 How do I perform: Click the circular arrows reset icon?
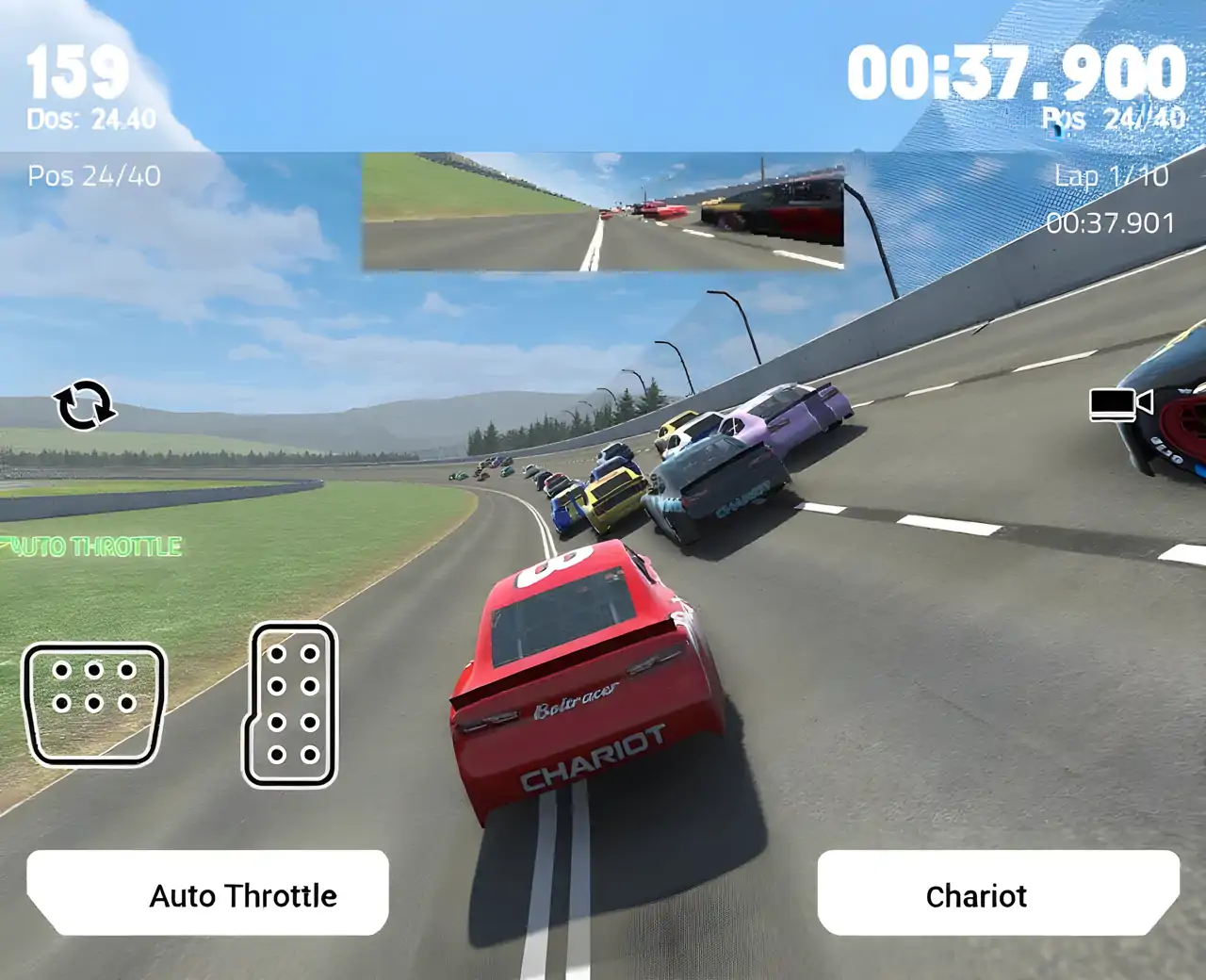tap(84, 405)
